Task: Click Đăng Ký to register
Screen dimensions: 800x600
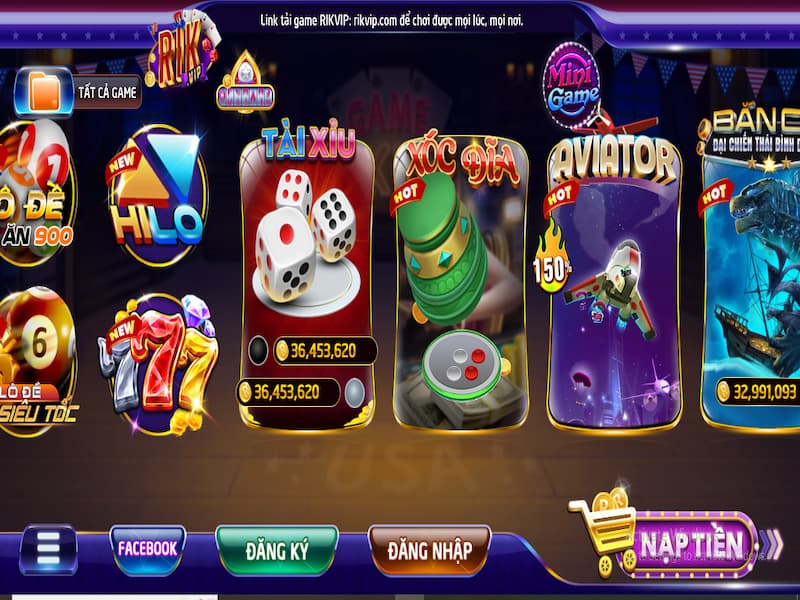Action: click(276, 551)
